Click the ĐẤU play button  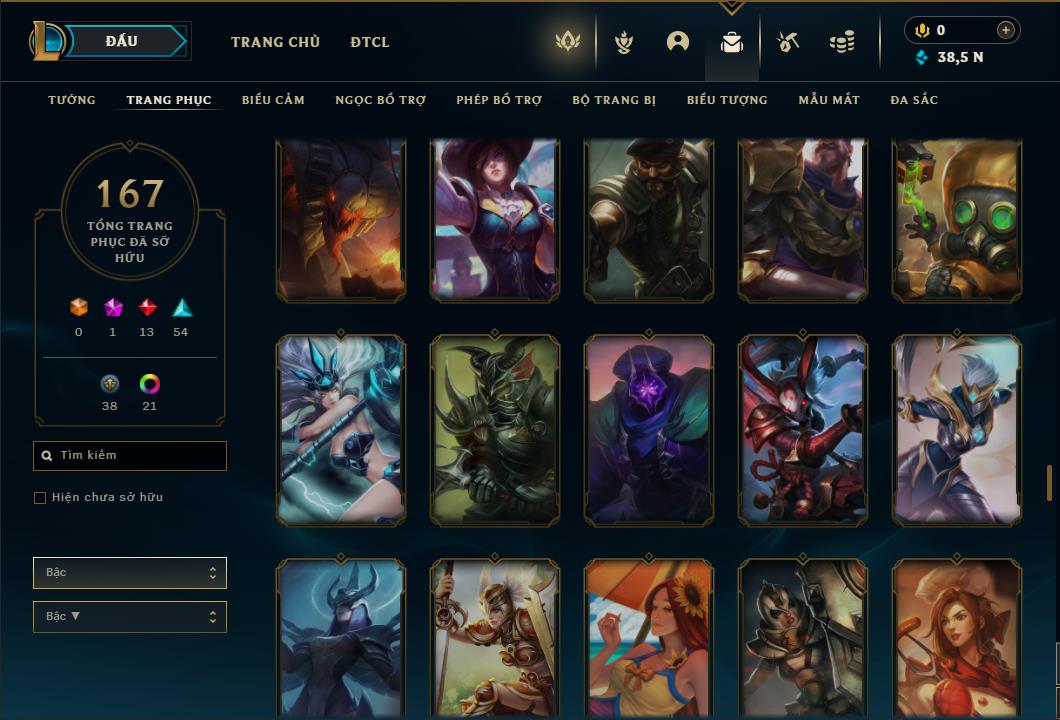(122, 41)
